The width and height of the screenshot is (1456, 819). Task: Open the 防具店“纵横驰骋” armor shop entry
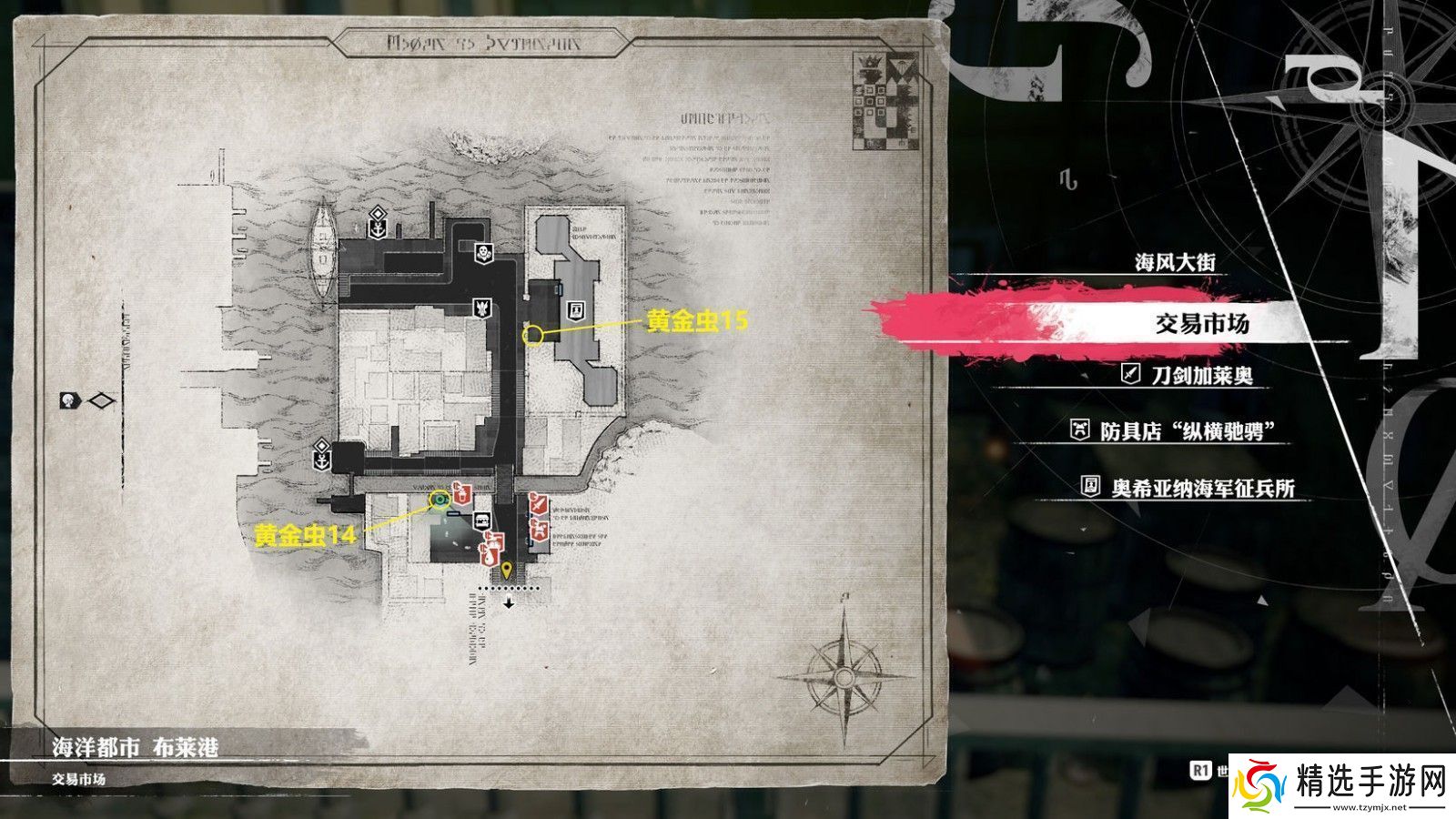1182,431
